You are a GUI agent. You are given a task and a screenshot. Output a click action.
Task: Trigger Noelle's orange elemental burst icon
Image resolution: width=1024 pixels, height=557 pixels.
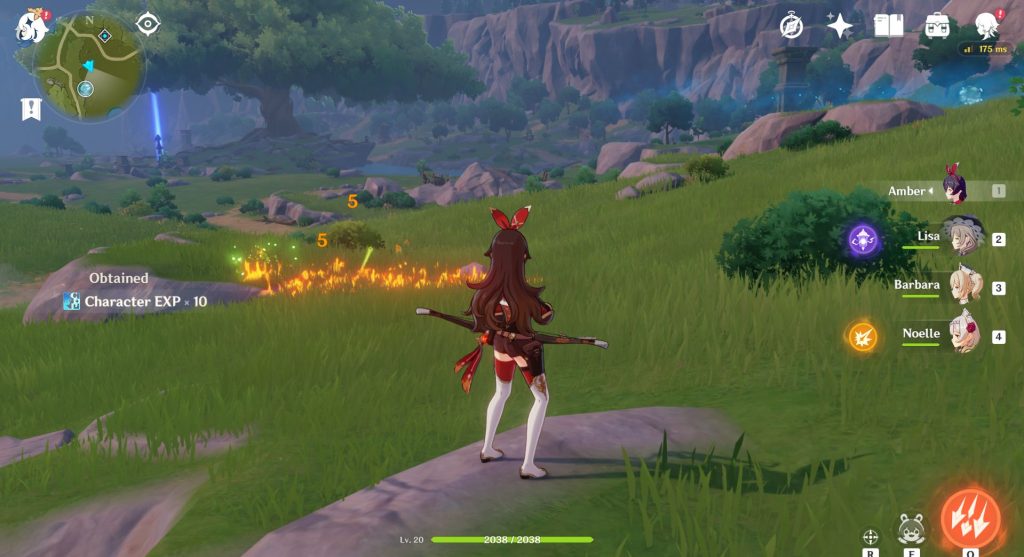862,336
